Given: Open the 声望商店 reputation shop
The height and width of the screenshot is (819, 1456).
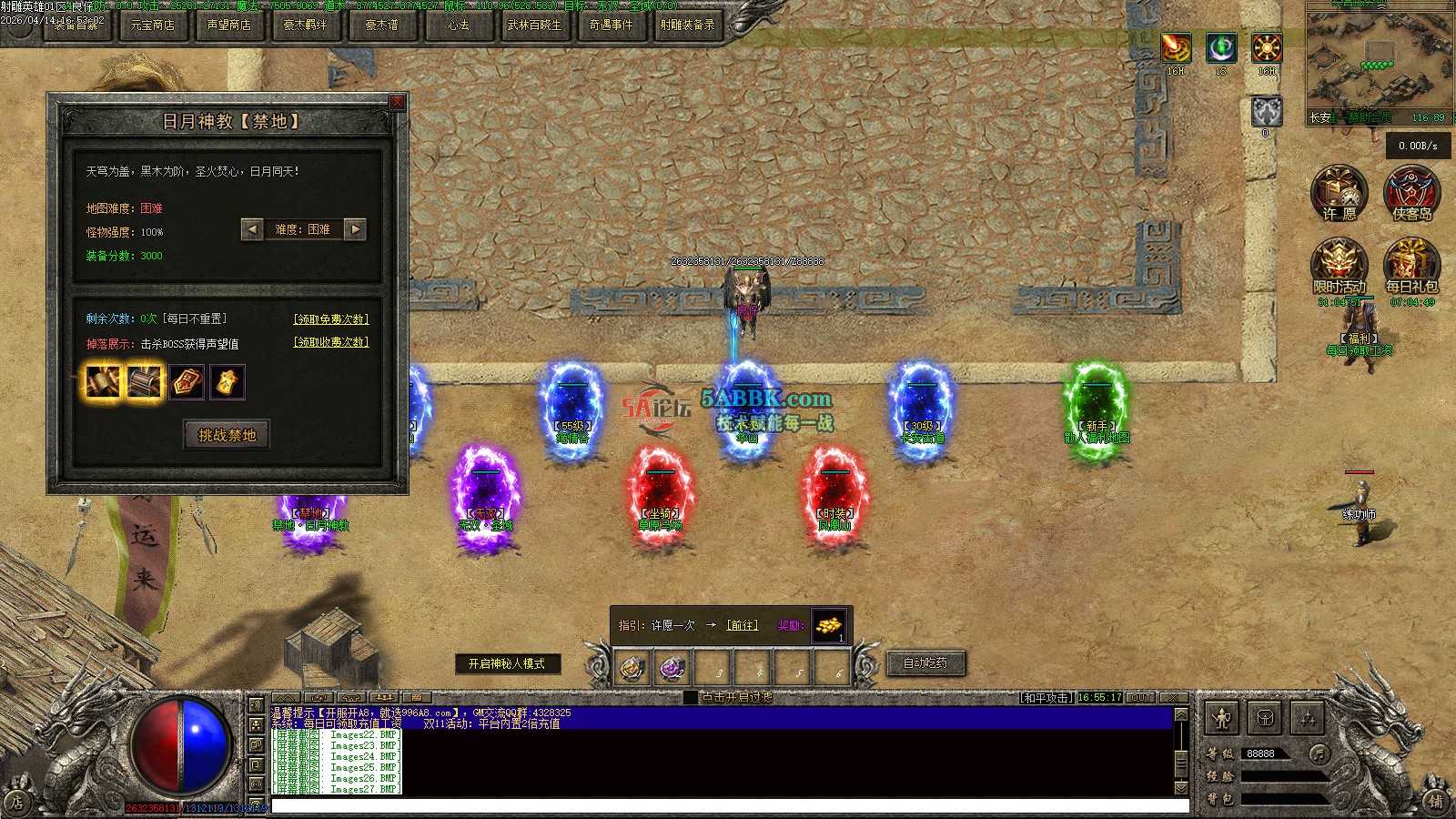Looking at the screenshot, I should point(228,25).
